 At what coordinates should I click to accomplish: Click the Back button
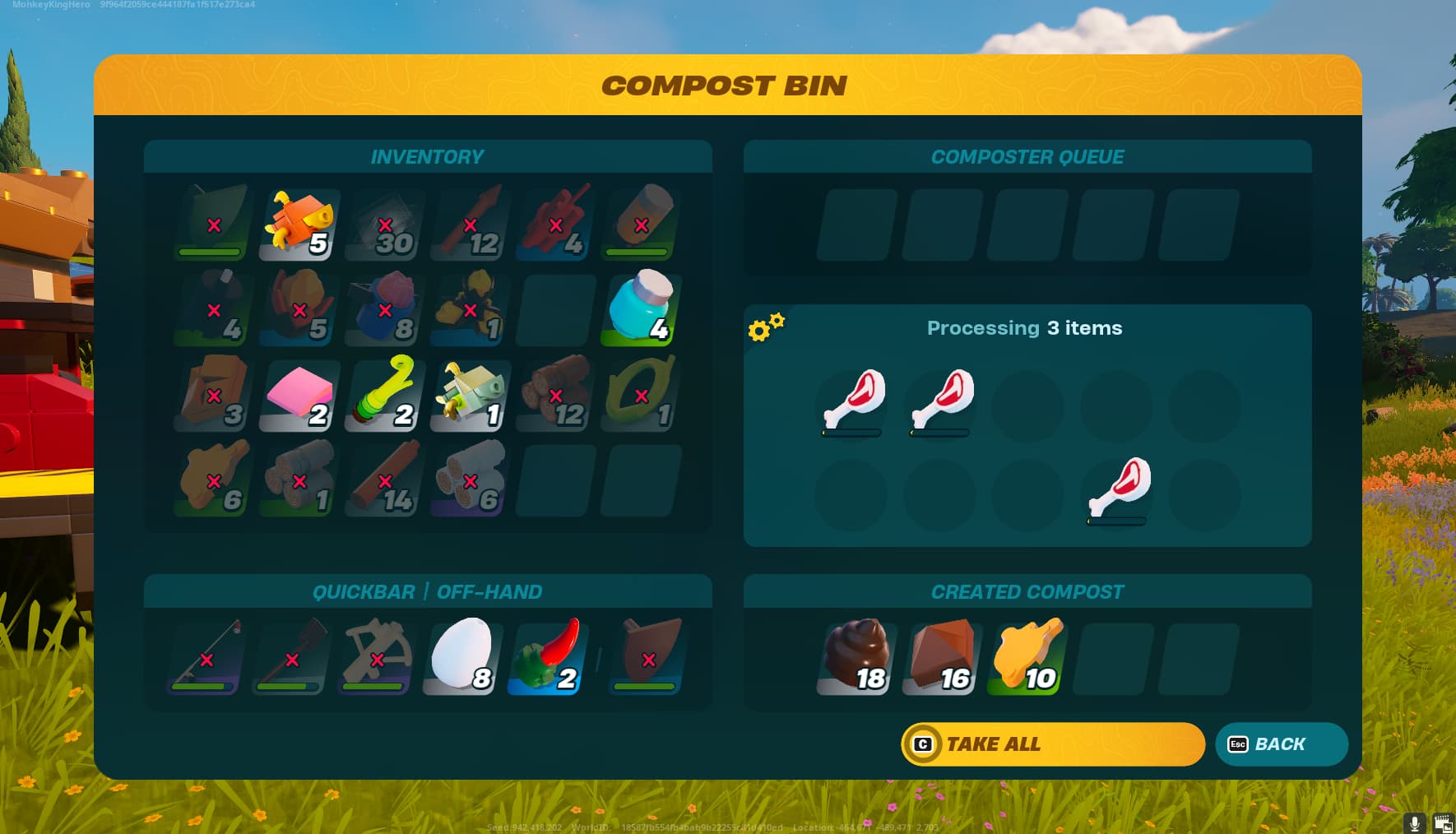(1281, 744)
